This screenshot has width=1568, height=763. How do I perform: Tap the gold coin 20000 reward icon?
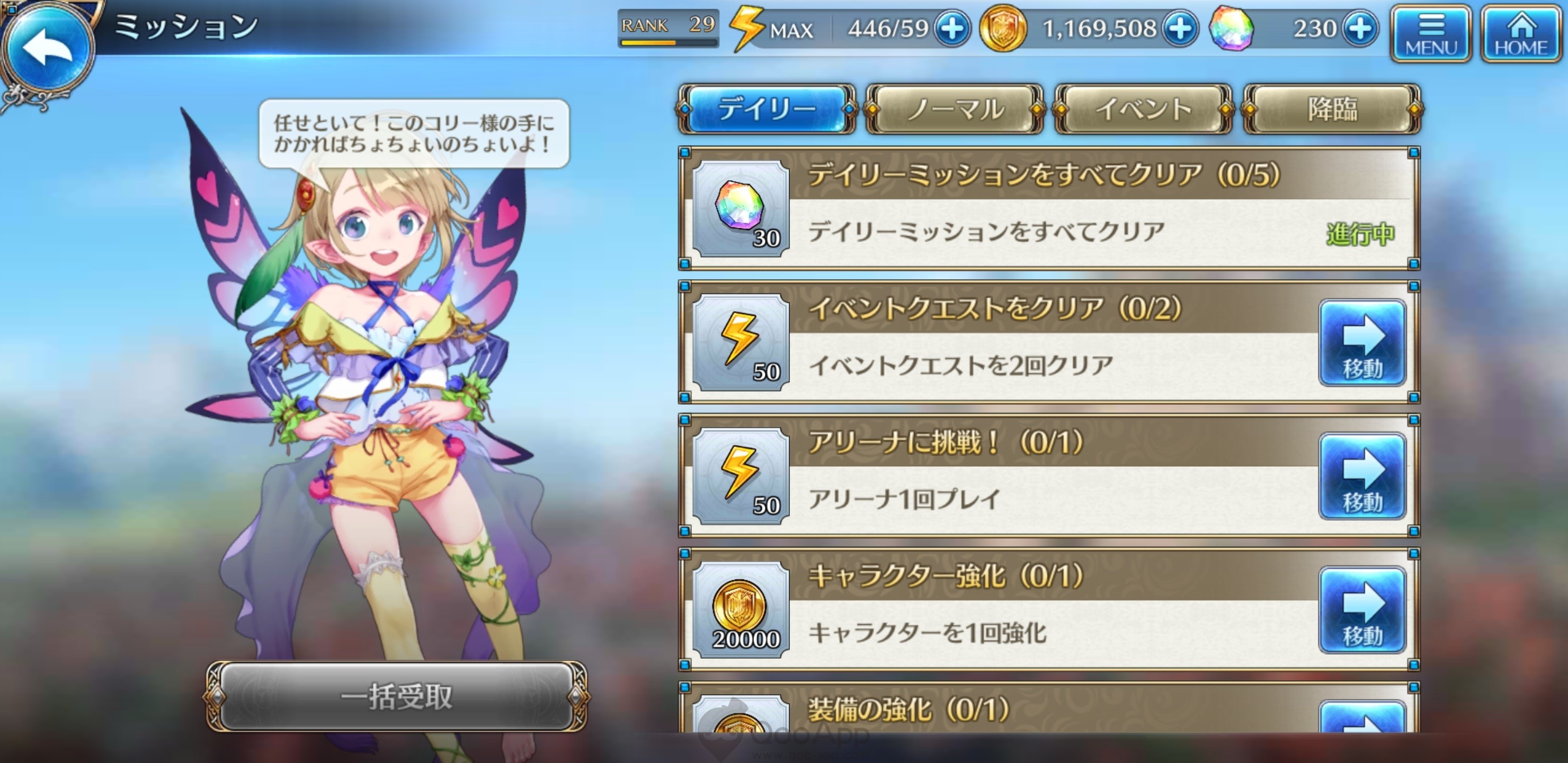(x=740, y=609)
